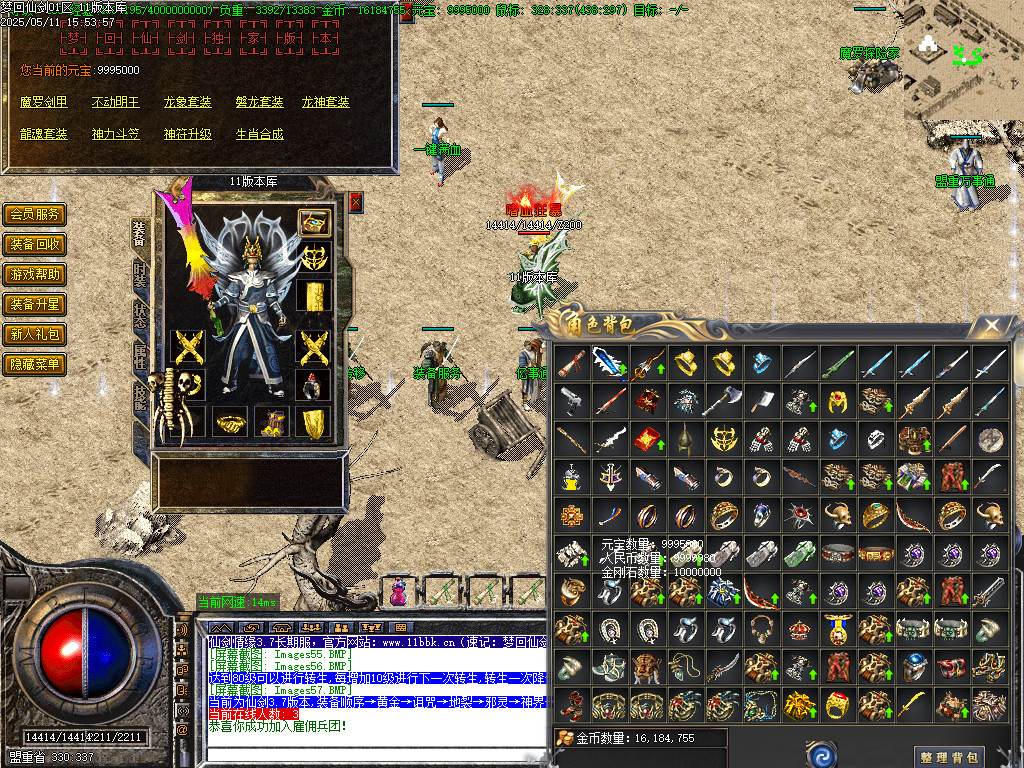Open the treasure chest icon in equipment panel

pyautogui.click(x=315, y=224)
